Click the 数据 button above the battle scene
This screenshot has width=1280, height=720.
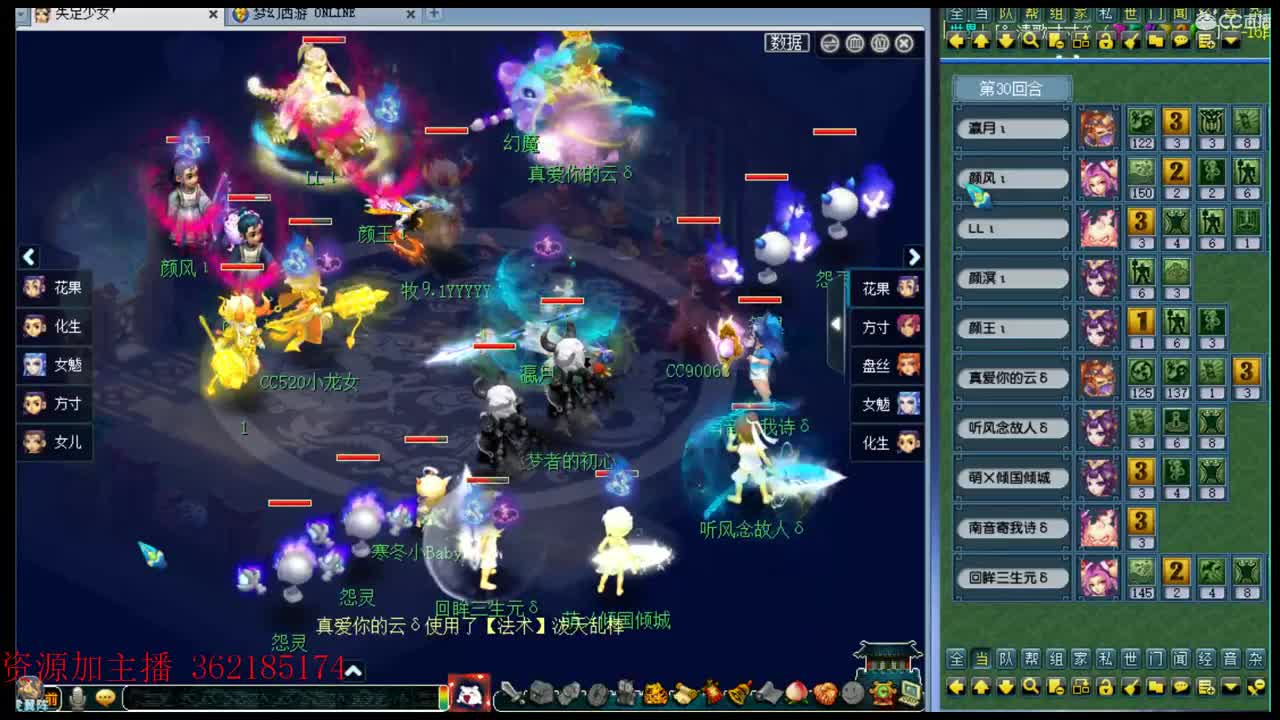point(786,44)
